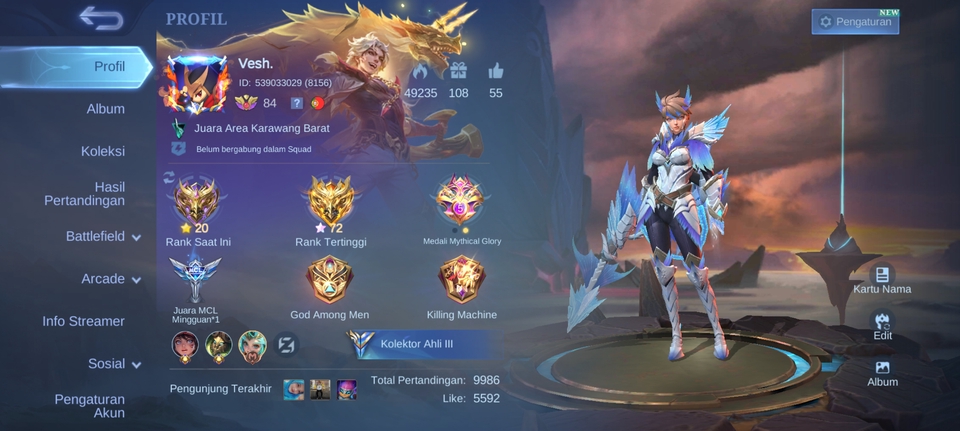Expand the Arcade section
This screenshot has height=431, width=960.
pyautogui.click(x=110, y=279)
